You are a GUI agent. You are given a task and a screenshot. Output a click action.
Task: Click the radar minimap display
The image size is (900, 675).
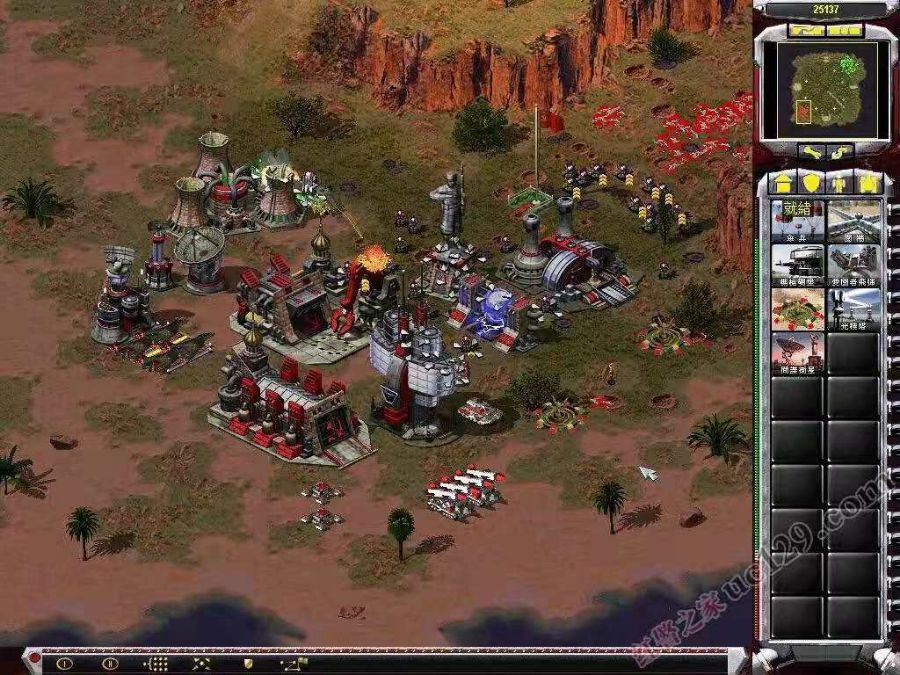pyautogui.click(x=826, y=90)
